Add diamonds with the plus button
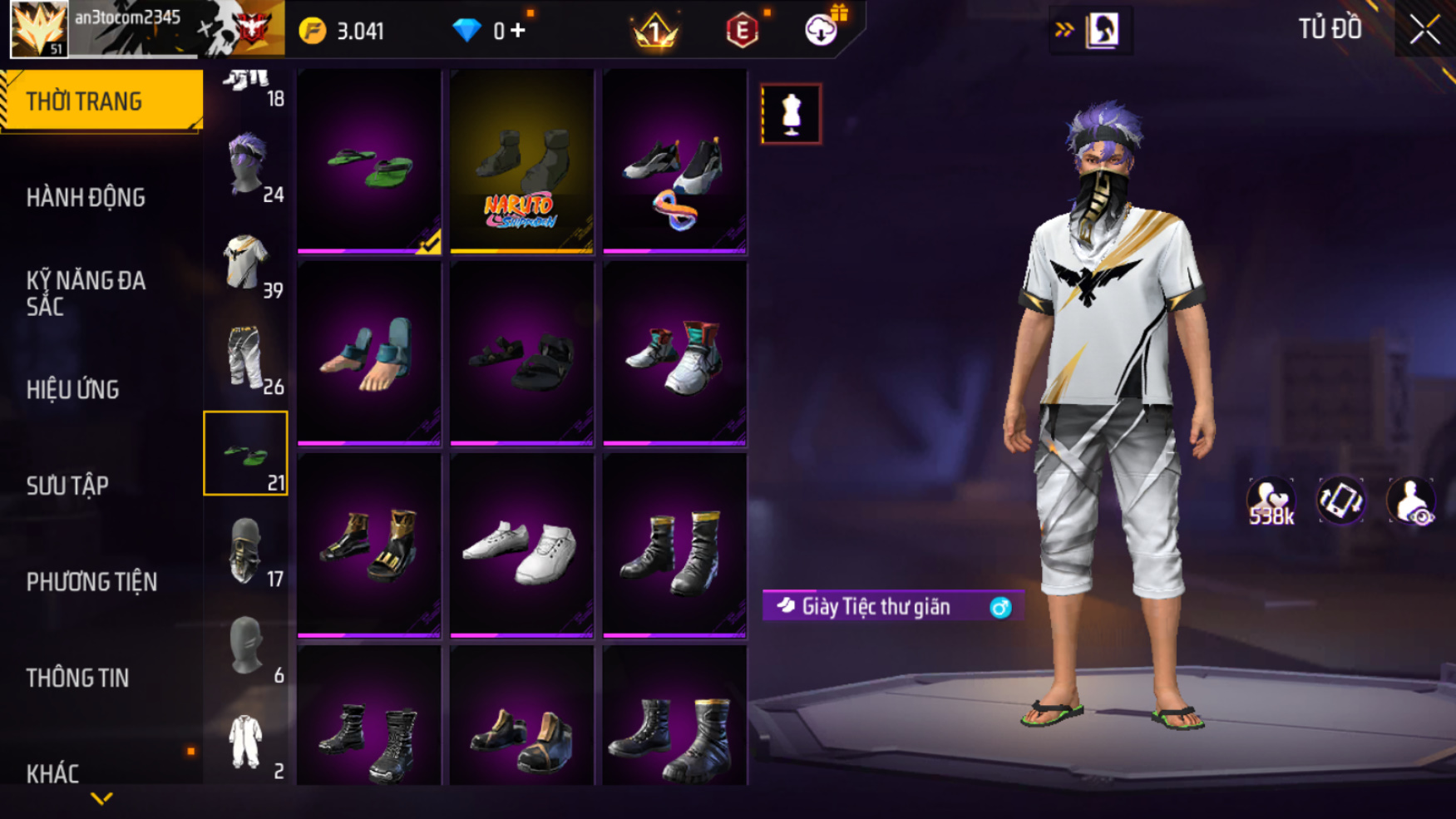 tap(518, 31)
